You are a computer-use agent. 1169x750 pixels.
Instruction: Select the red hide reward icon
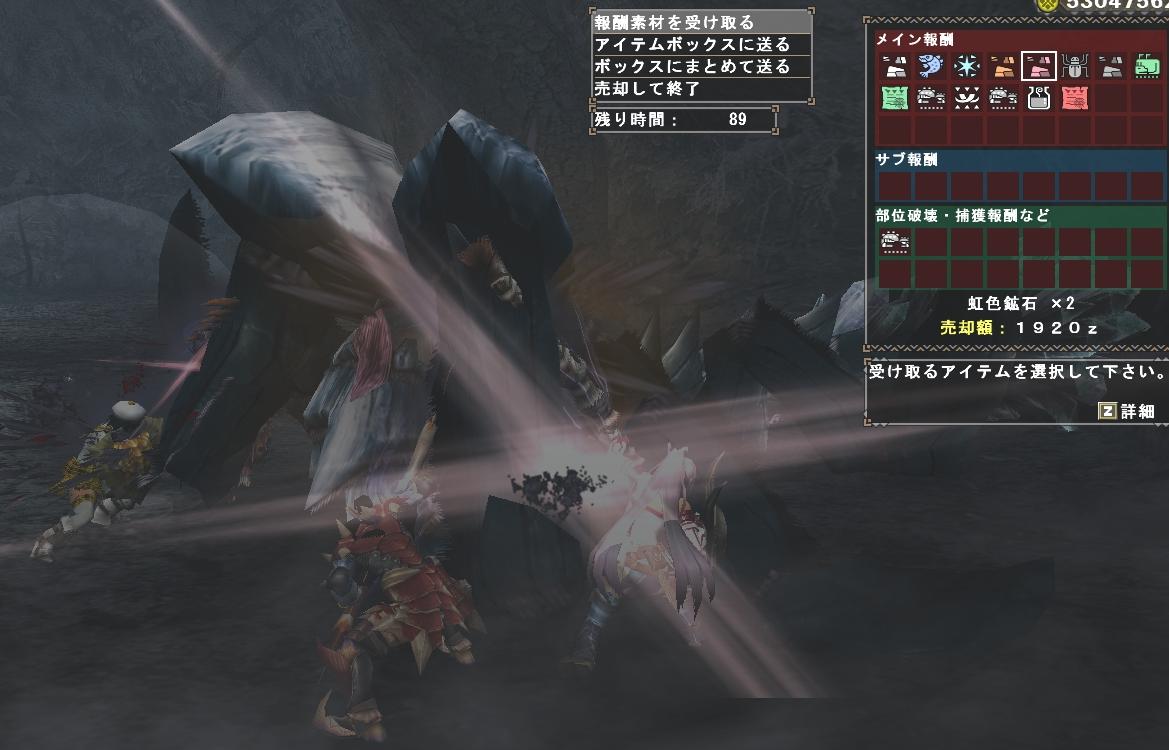point(1074,98)
